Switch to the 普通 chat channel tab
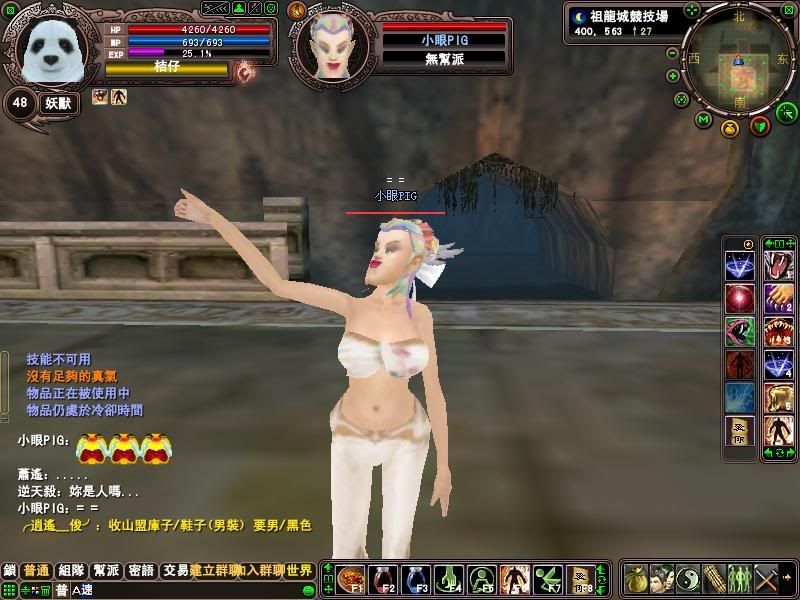The image size is (800, 600). pos(37,571)
